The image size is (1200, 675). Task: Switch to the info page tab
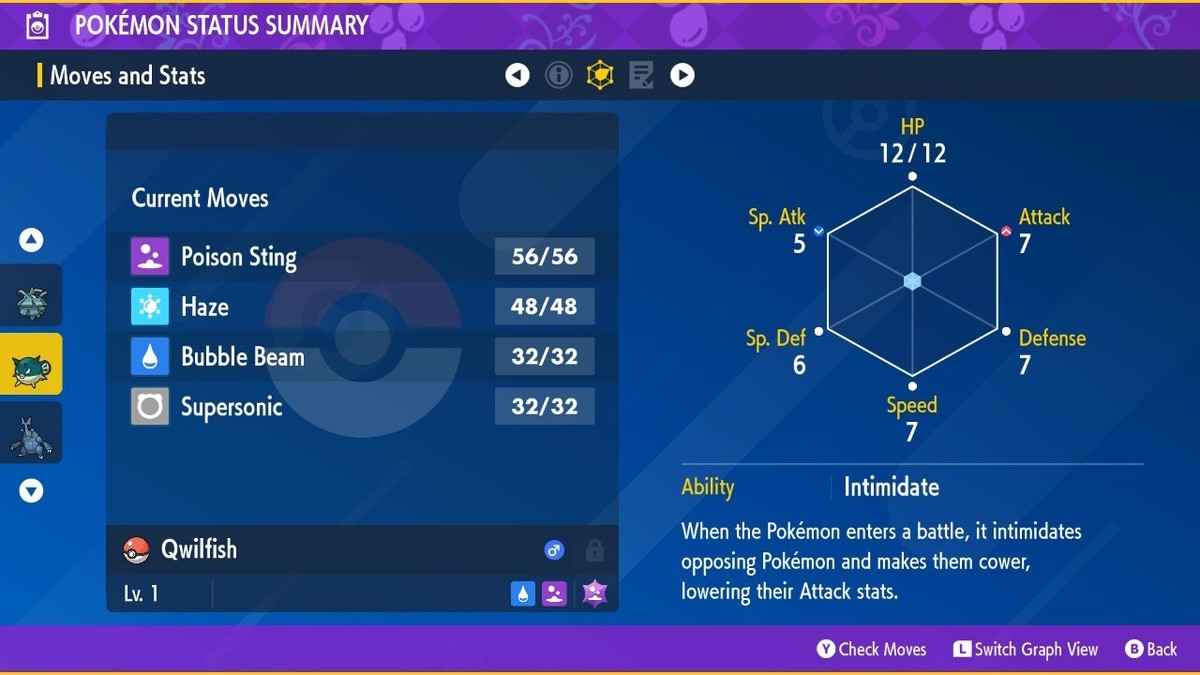click(x=559, y=75)
